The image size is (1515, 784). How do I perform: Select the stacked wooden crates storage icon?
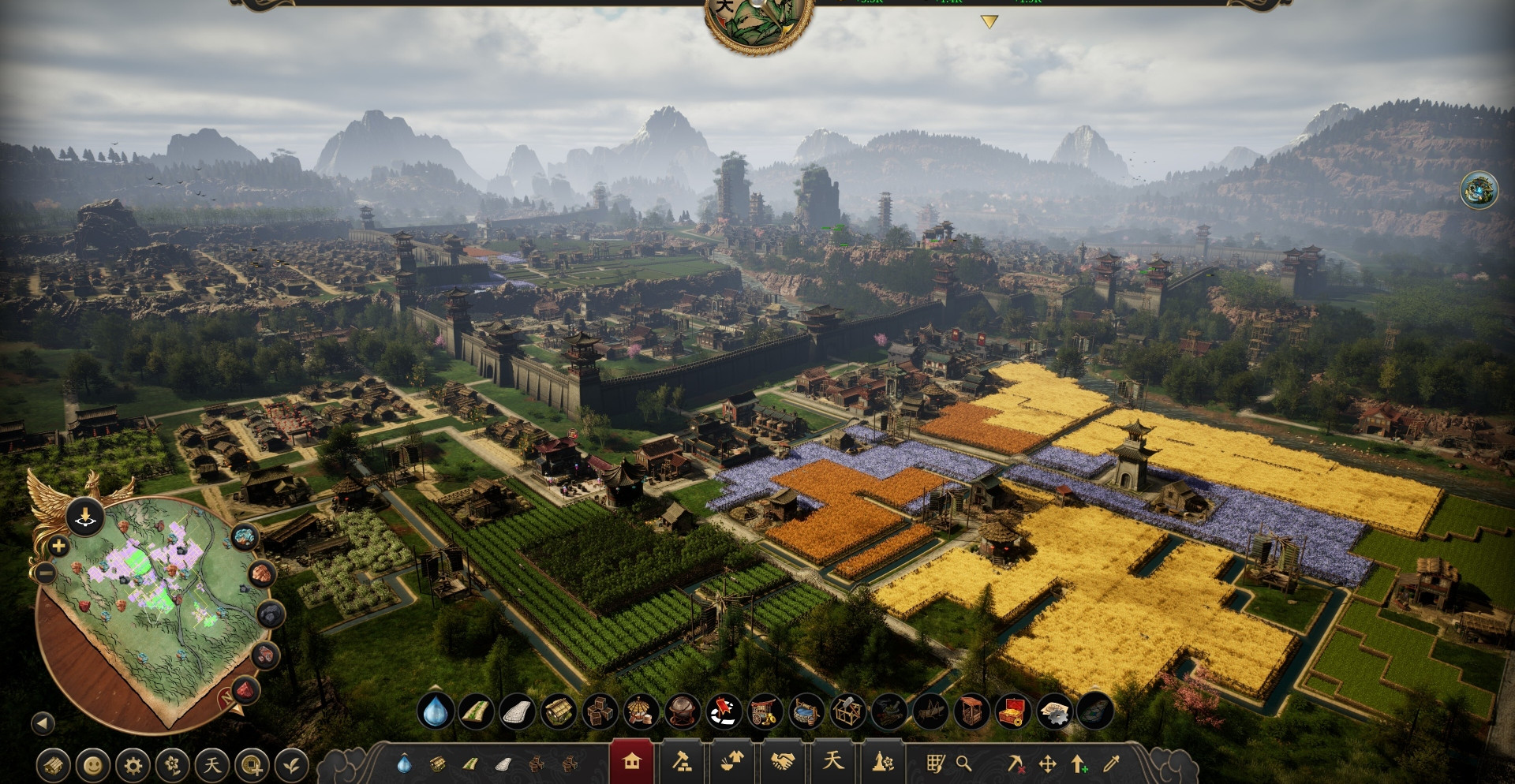600,712
